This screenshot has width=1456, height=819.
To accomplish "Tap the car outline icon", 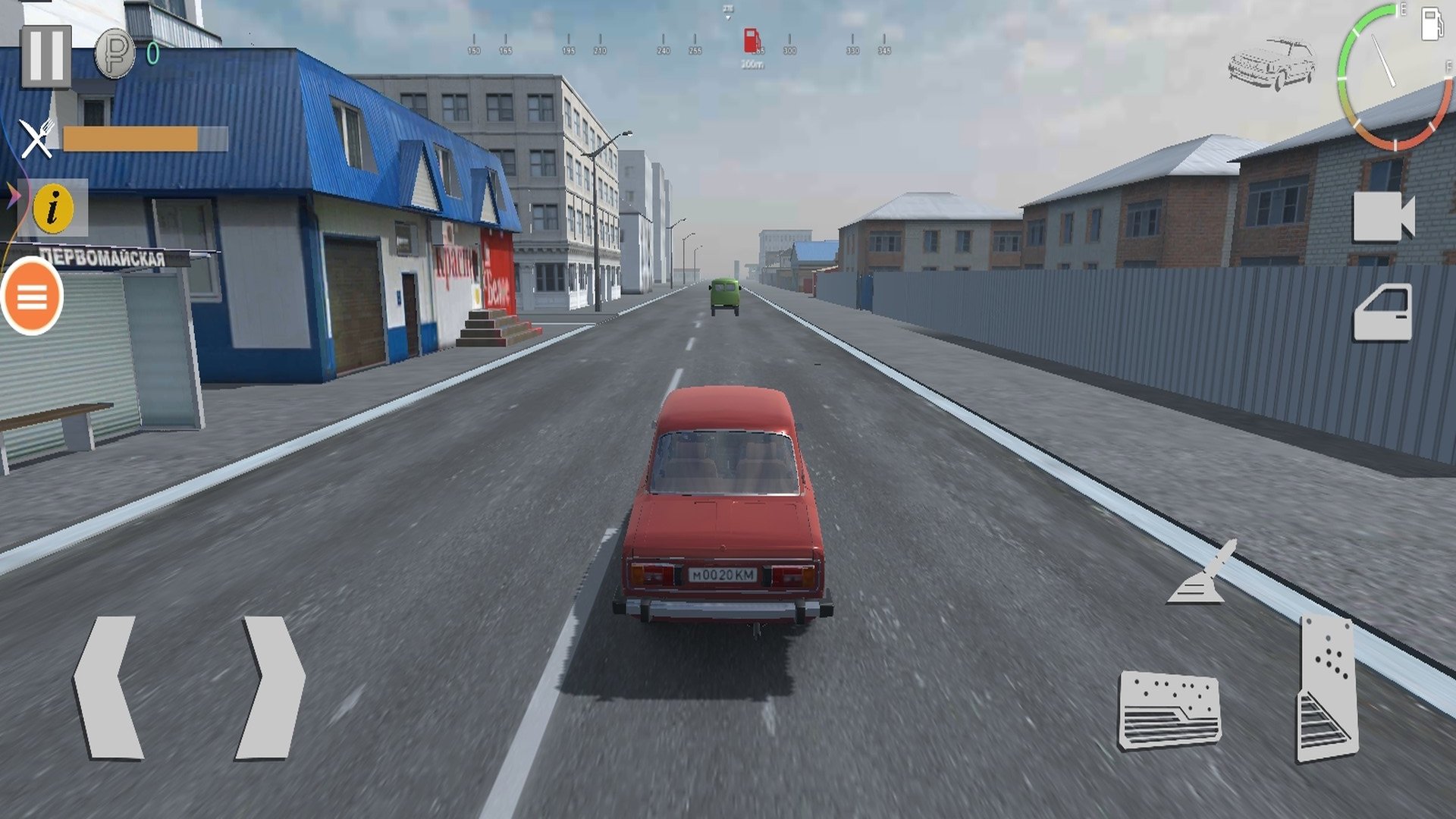I will click(x=1272, y=64).
